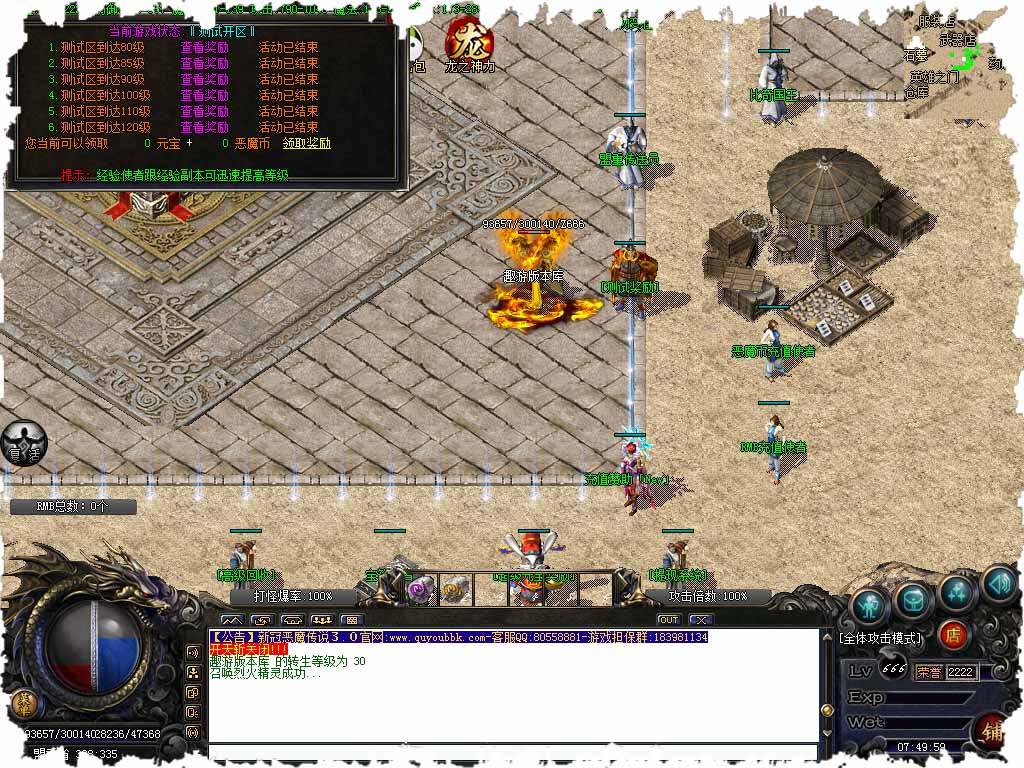Open the character figure round button
This screenshot has height=768, width=1024.
tap(871, 604)
